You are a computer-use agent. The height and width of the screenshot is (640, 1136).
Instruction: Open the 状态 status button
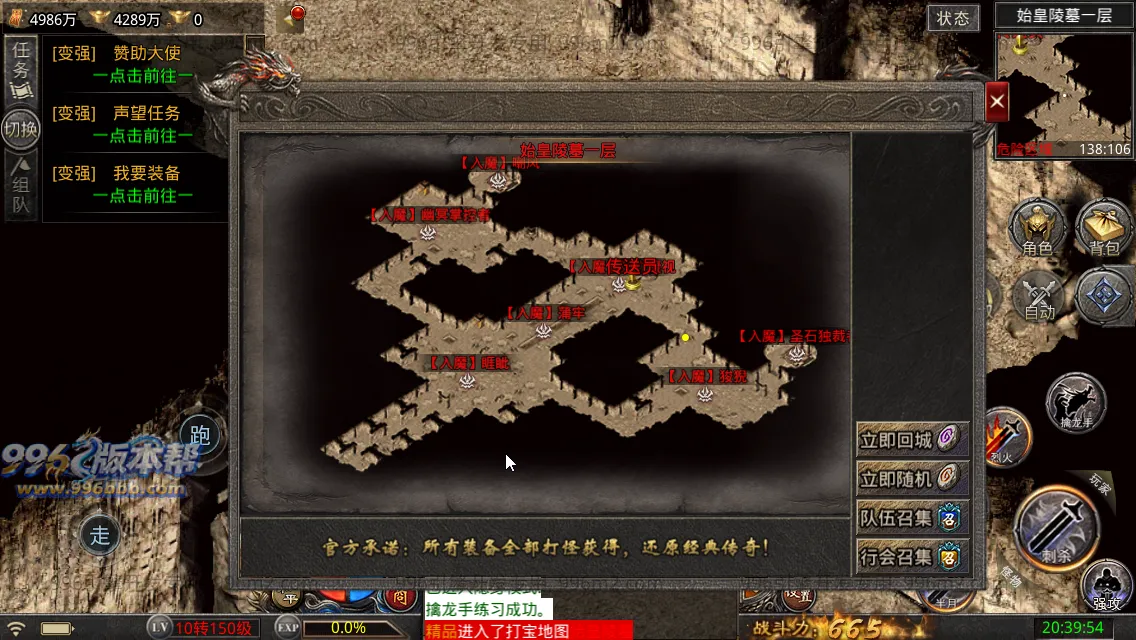(953, 18)
